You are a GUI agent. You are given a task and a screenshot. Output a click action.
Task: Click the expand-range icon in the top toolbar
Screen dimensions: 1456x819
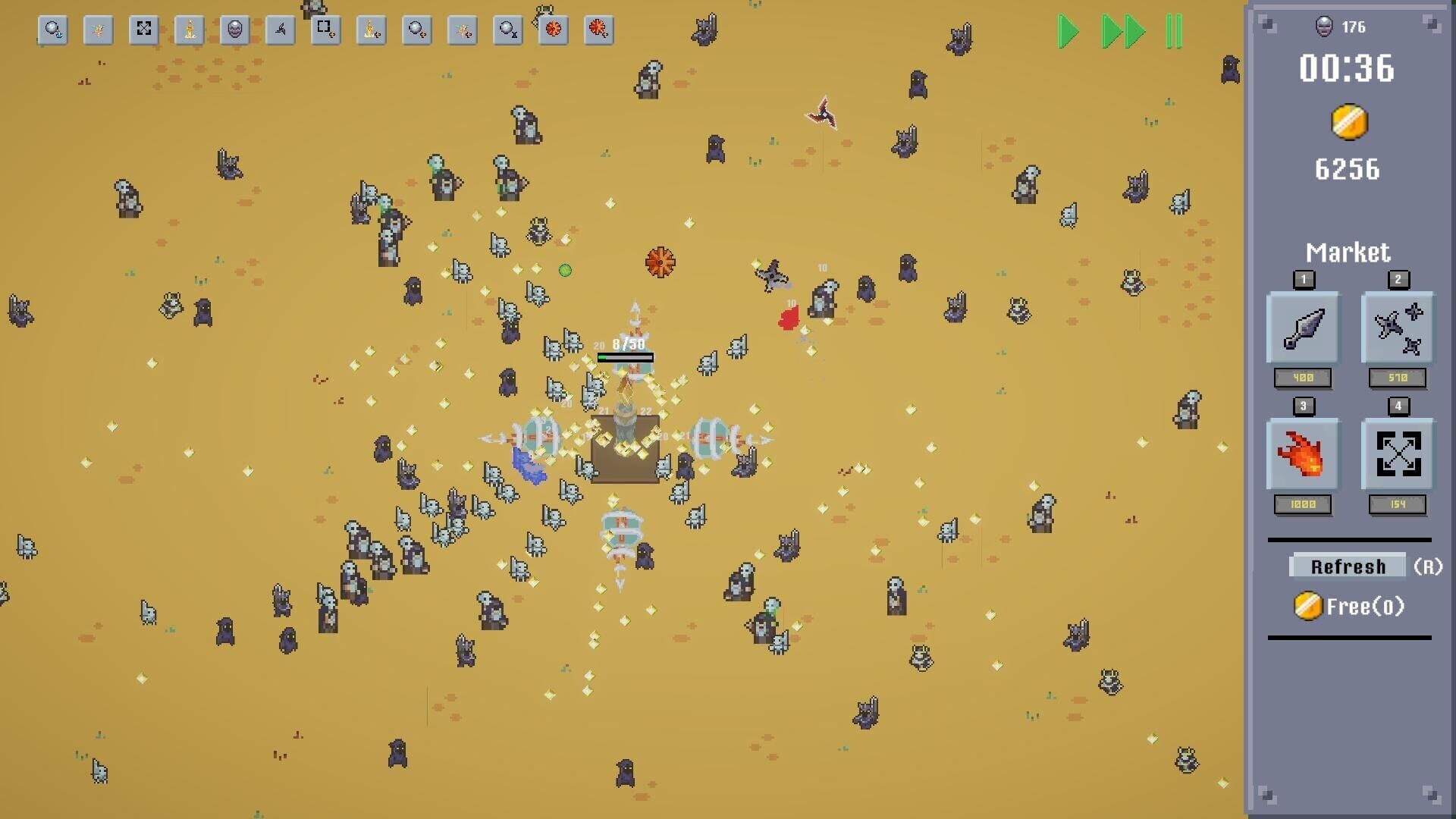point(143,30)
